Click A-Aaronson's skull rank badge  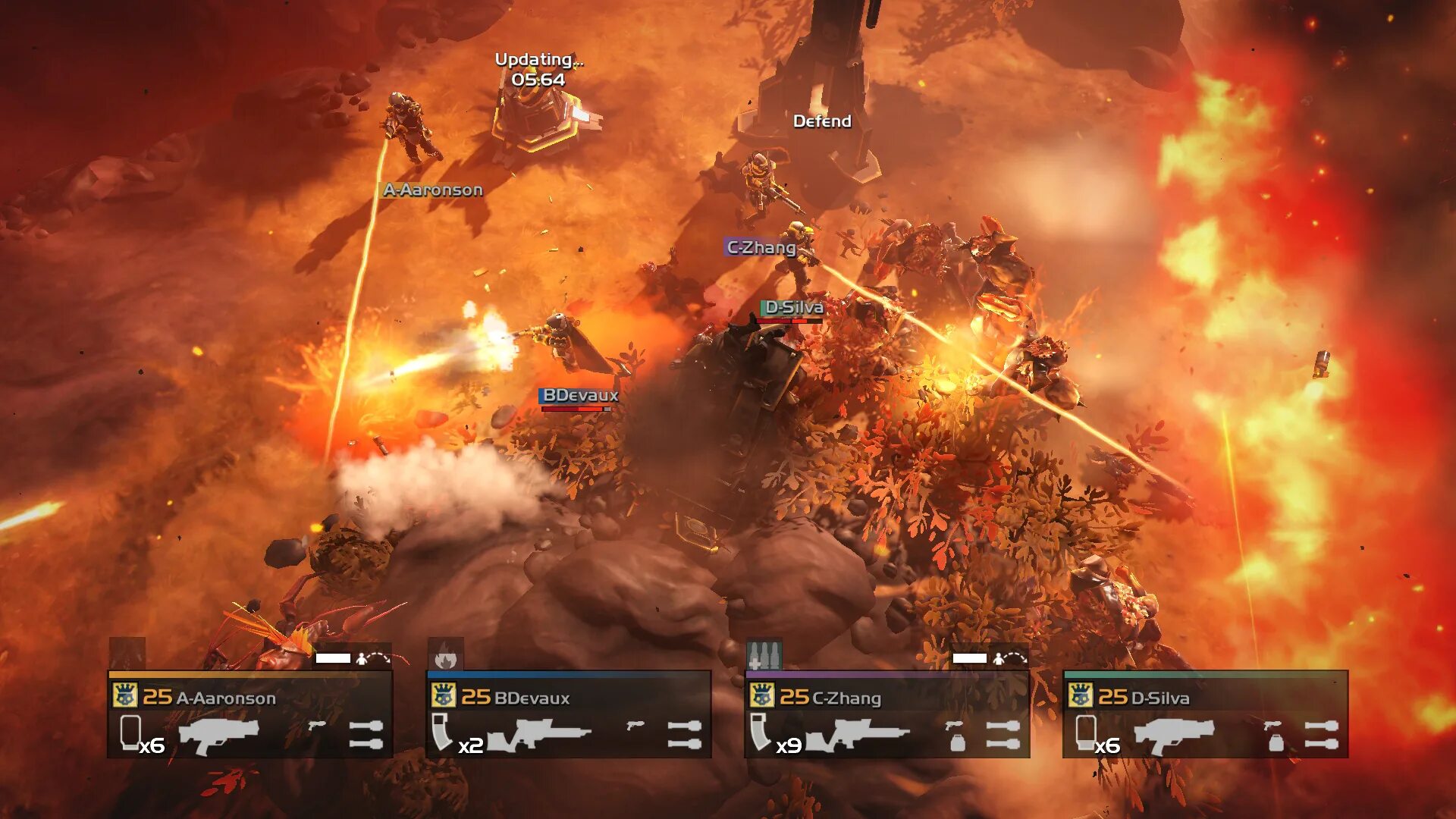coord(124,695)
